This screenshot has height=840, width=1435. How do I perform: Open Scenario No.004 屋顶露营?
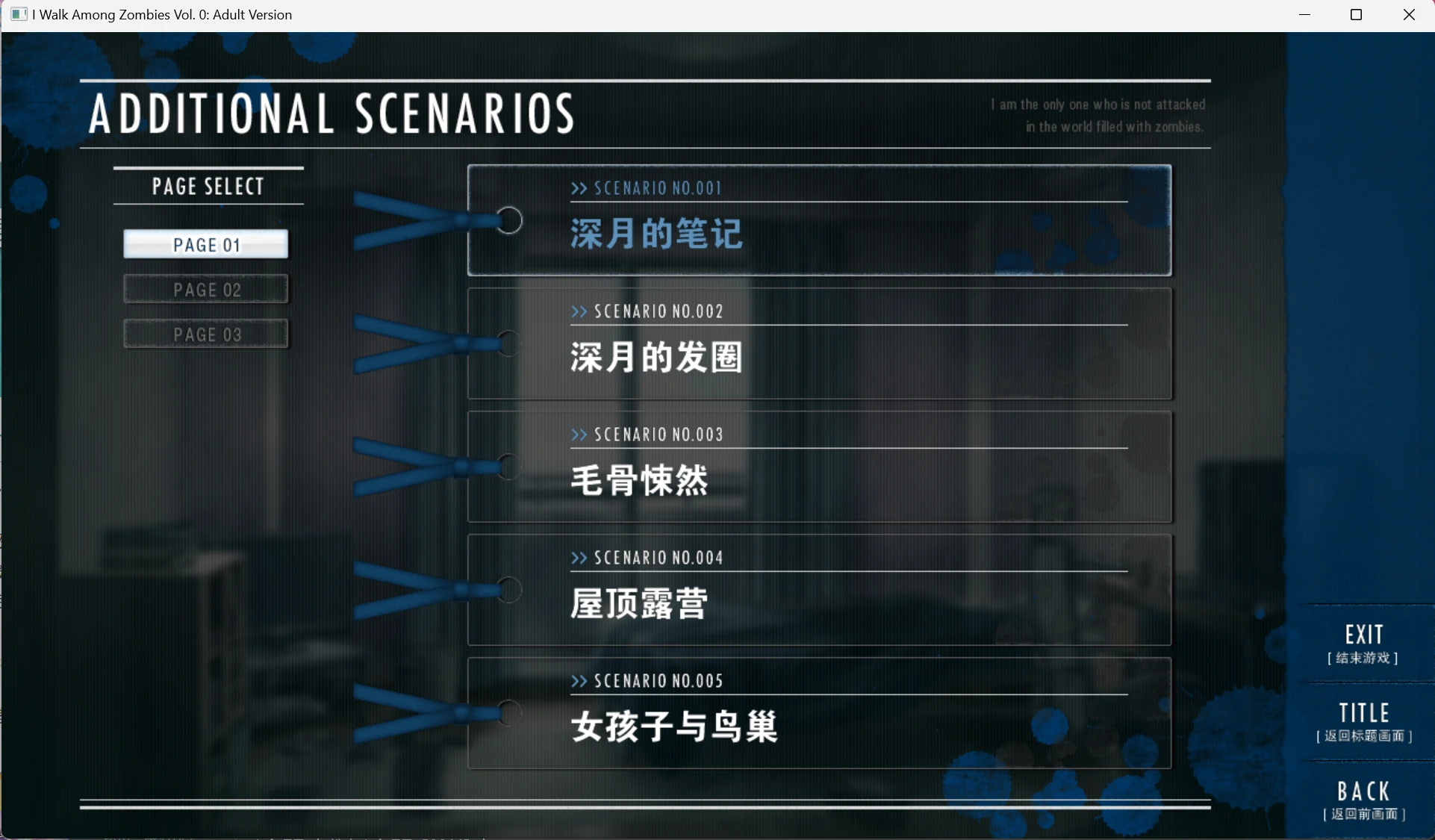click(x=819, y=590)
